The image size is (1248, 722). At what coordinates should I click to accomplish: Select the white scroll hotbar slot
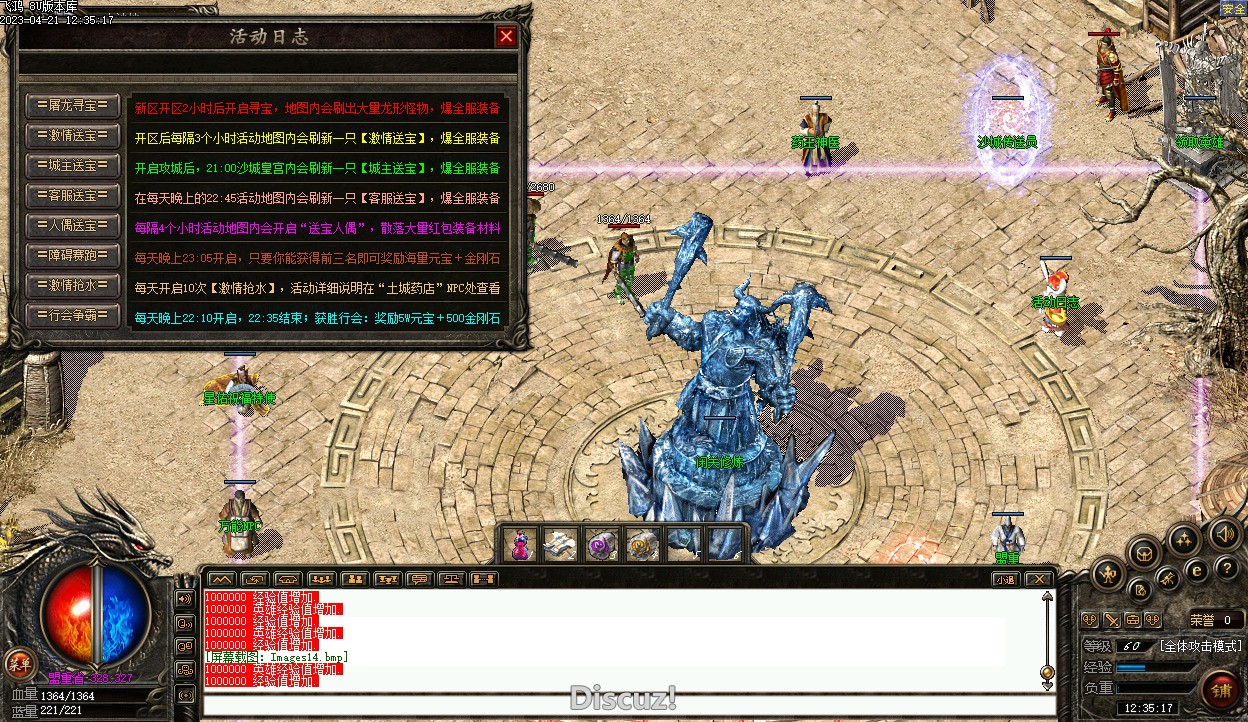click(561, 545)
